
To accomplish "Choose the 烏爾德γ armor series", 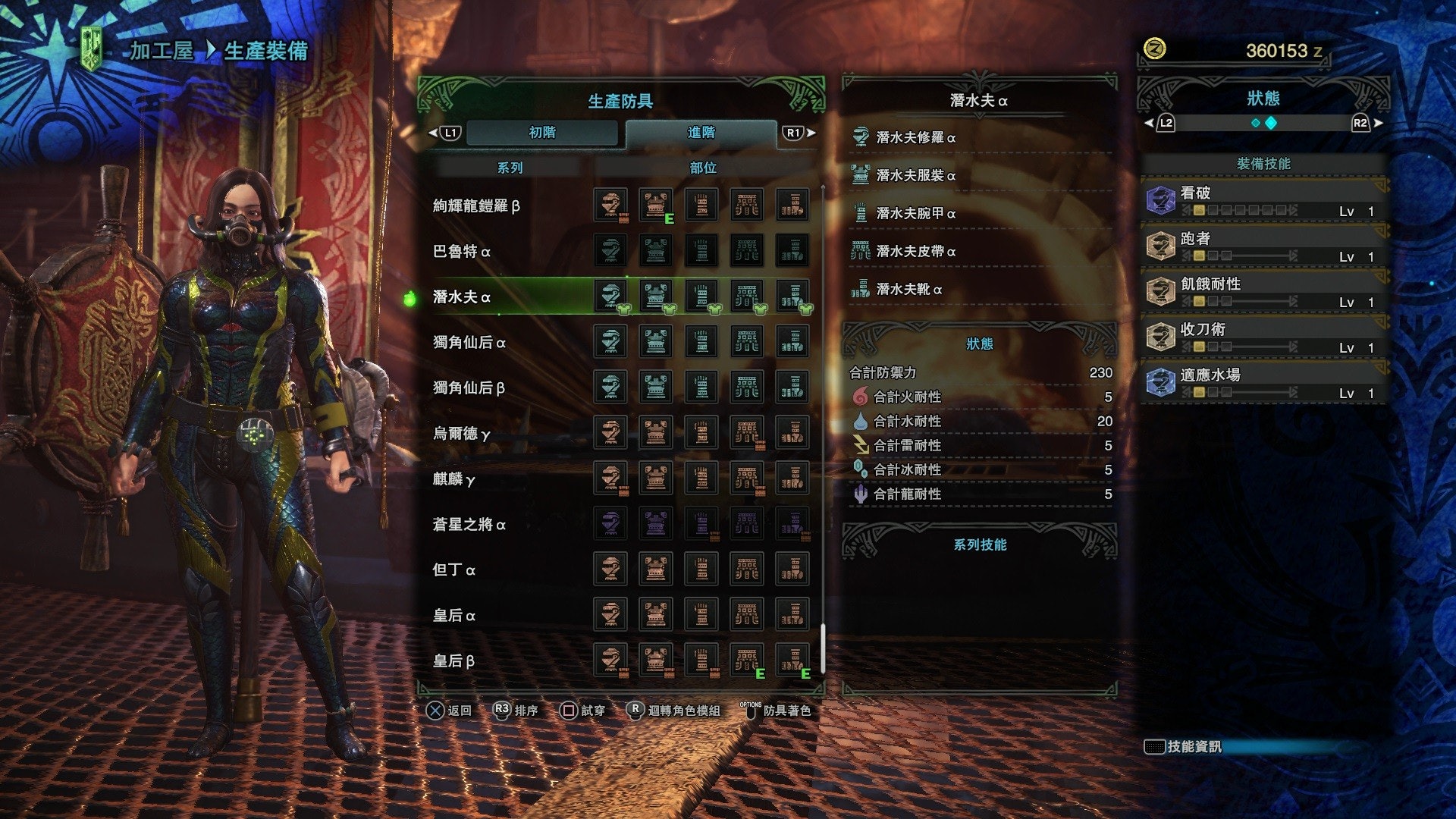I will 461,433.
